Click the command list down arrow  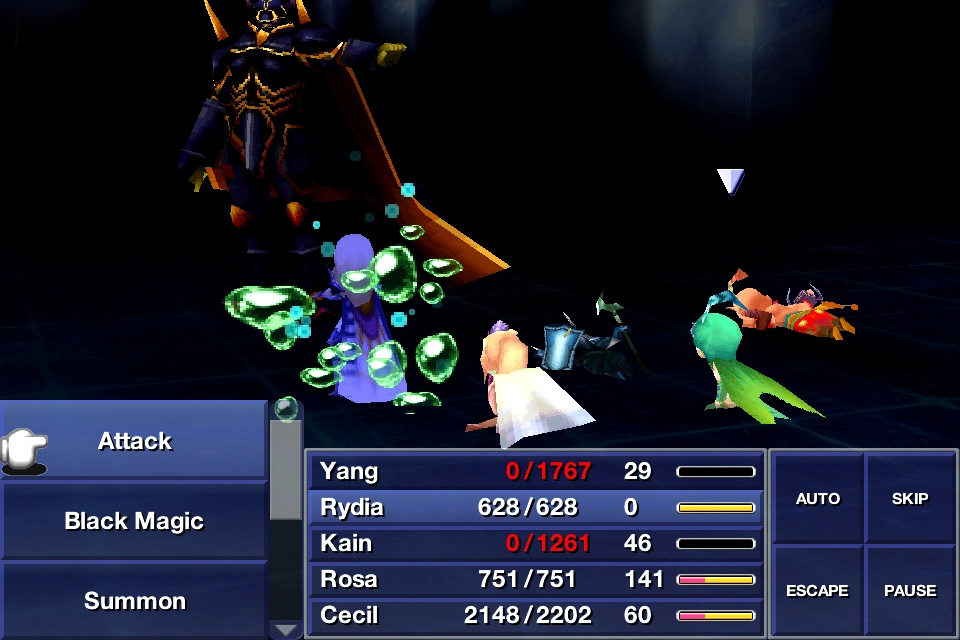pyautogui.click(x=286, y=629)
